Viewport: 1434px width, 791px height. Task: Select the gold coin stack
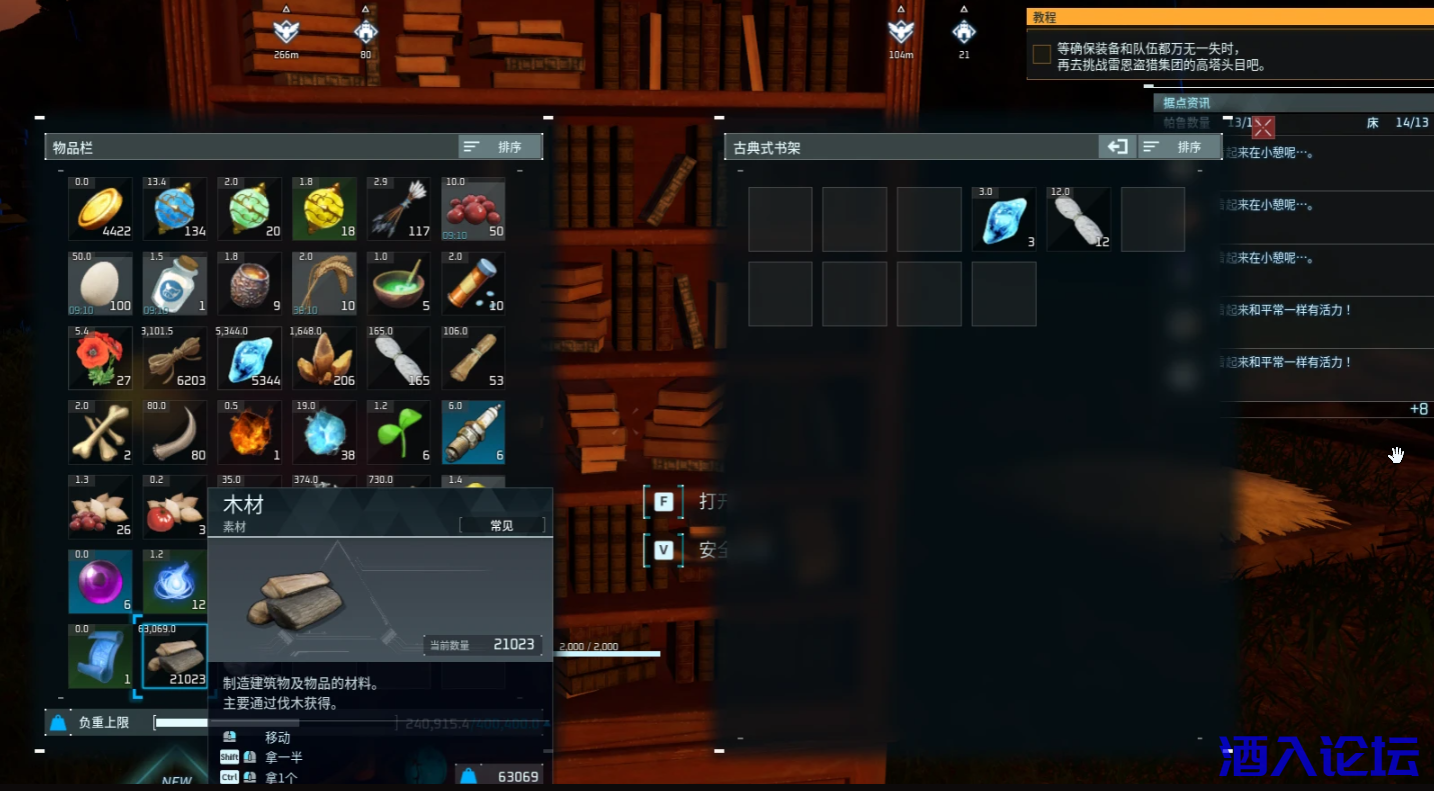click(x=100, y=209)
